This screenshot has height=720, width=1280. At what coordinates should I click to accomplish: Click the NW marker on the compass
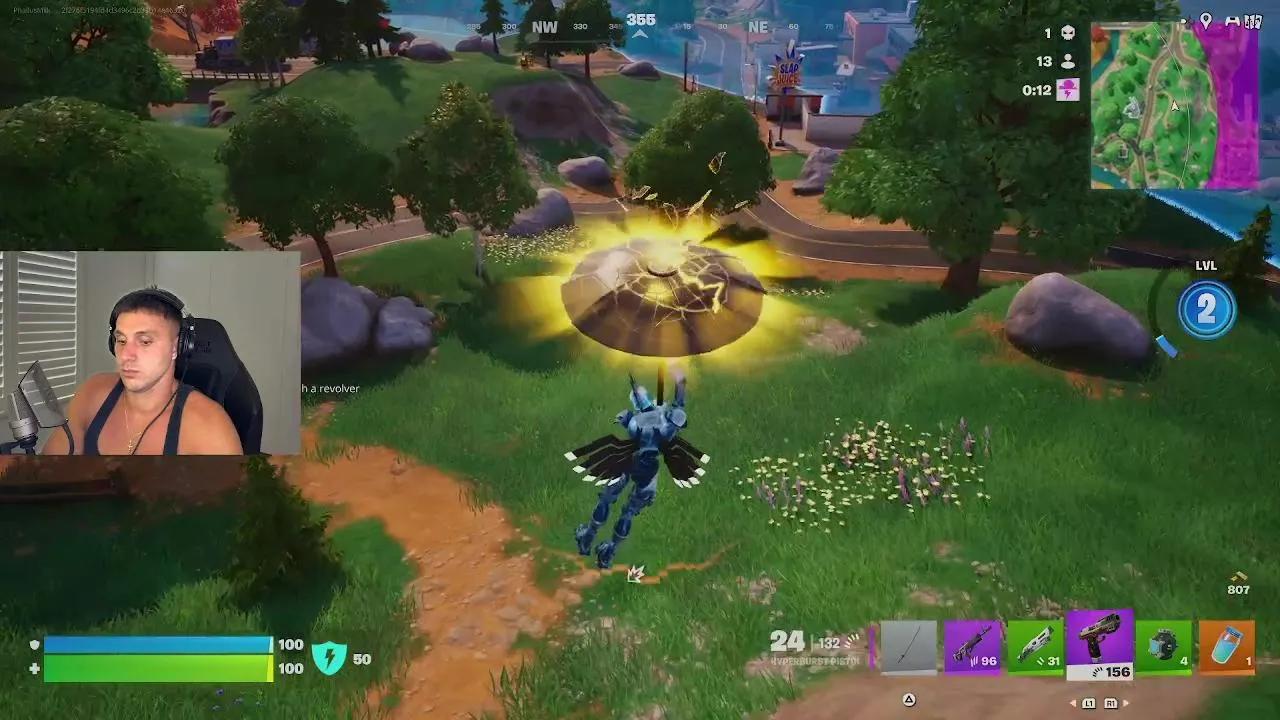pos(545,28)
